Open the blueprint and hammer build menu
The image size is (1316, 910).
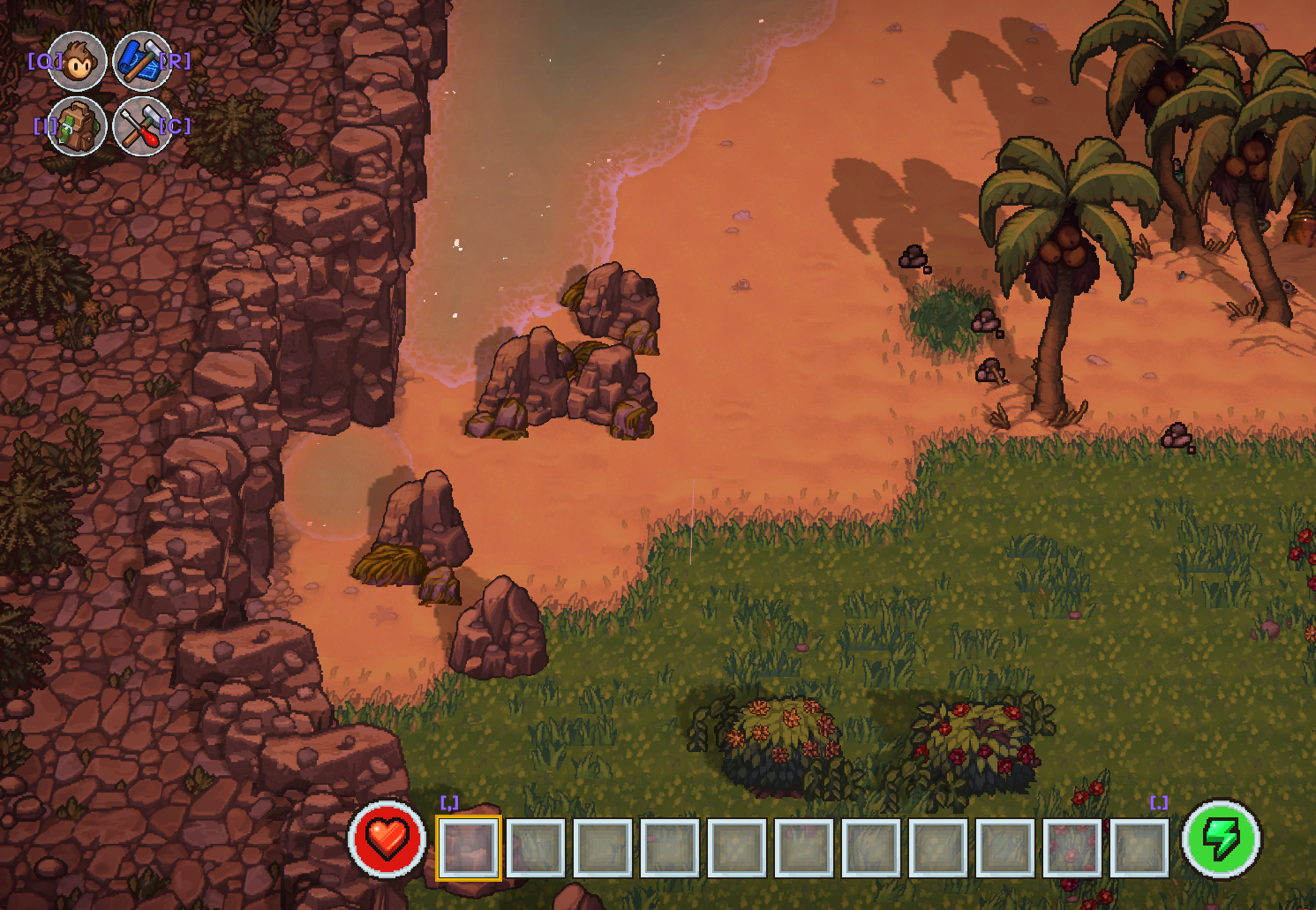point(142,62)
